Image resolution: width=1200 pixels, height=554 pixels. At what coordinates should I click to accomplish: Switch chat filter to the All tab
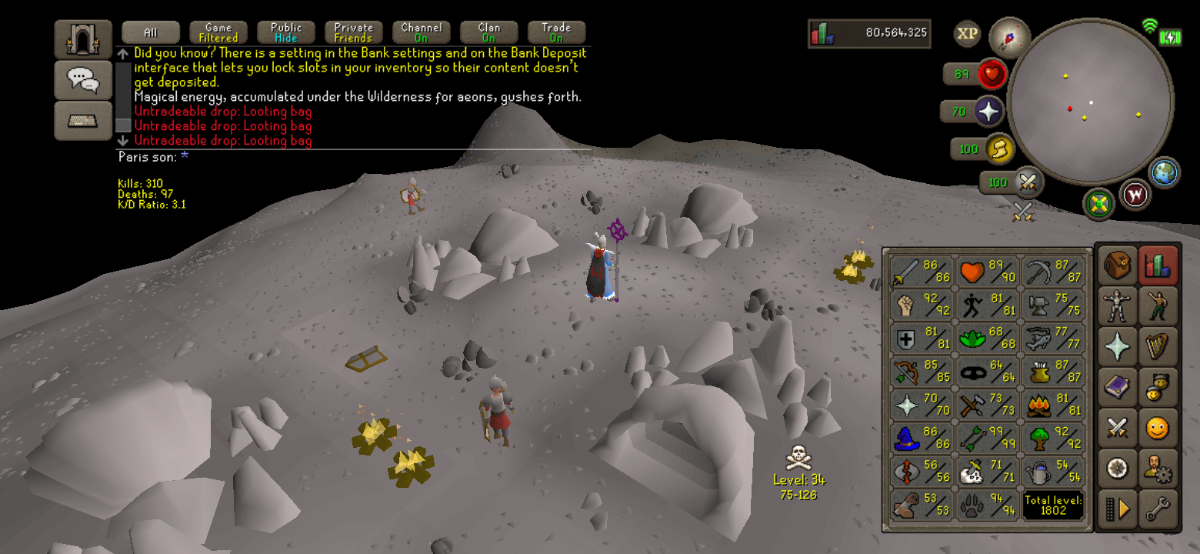pyautogui.click(x=150, y=32)
